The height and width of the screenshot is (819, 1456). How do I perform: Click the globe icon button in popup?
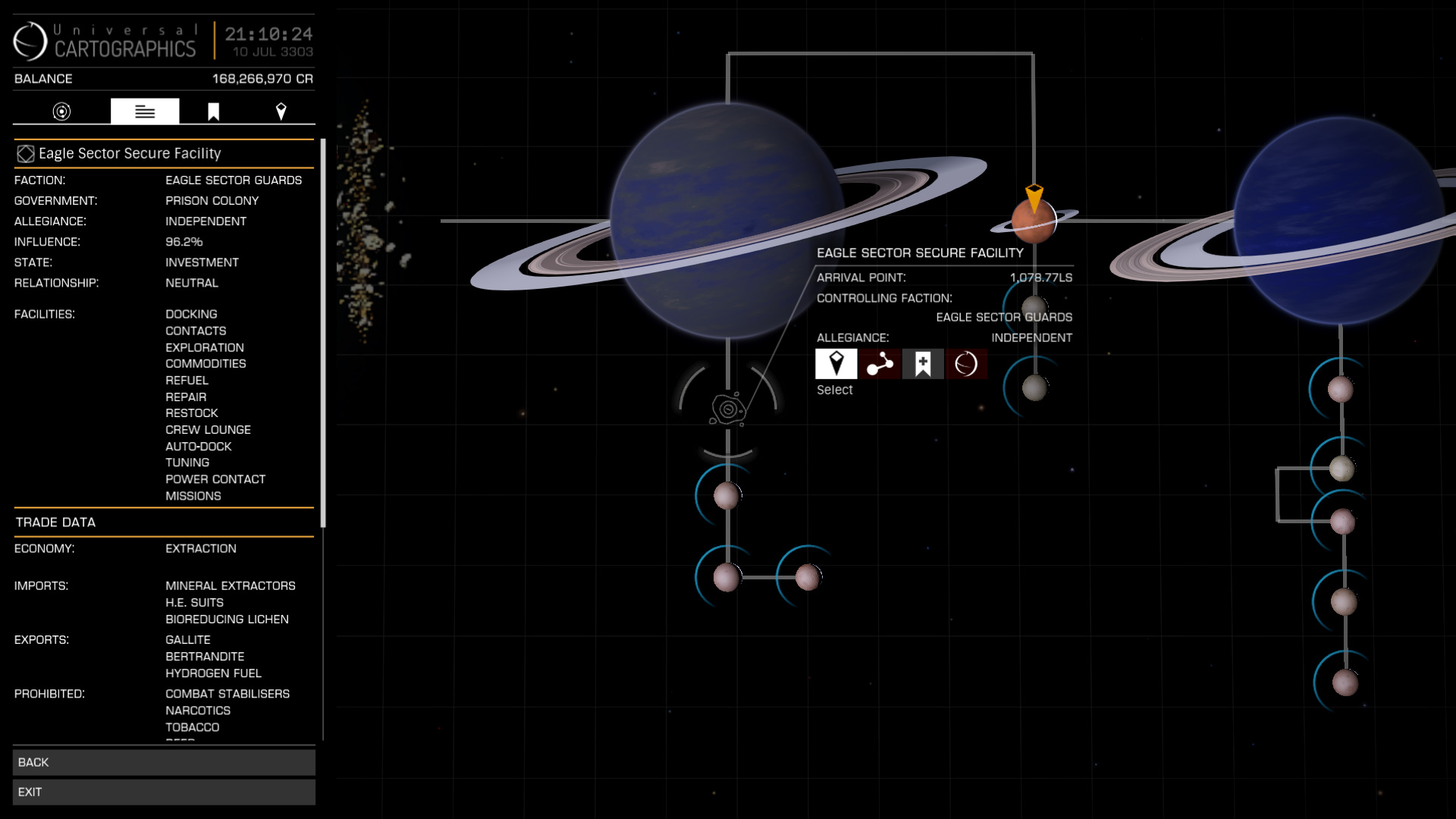pos(966,364)
